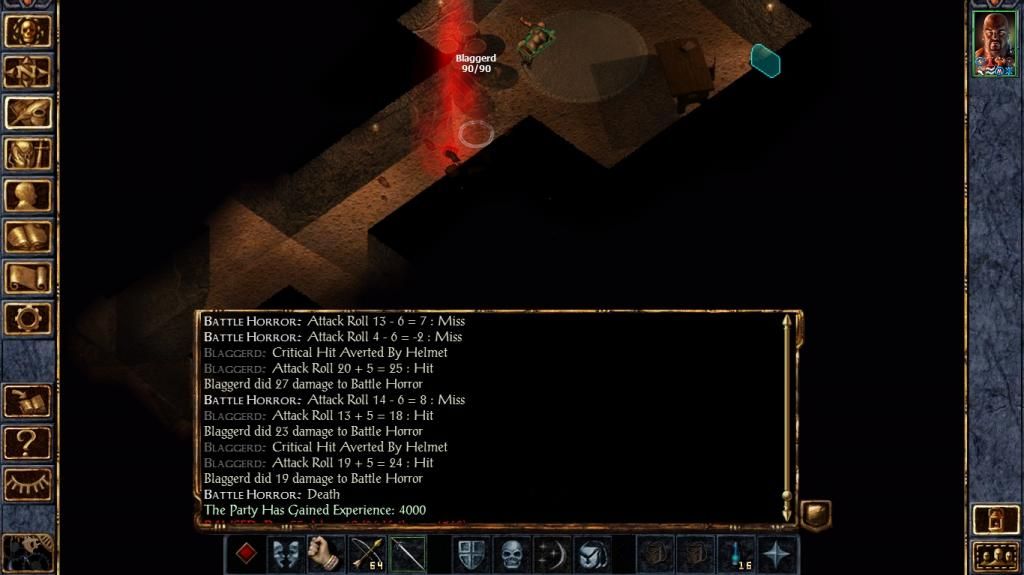Open the four-pointed star special abilities
Viewport: 1024px width, 575px height.
tap(778, 554)
